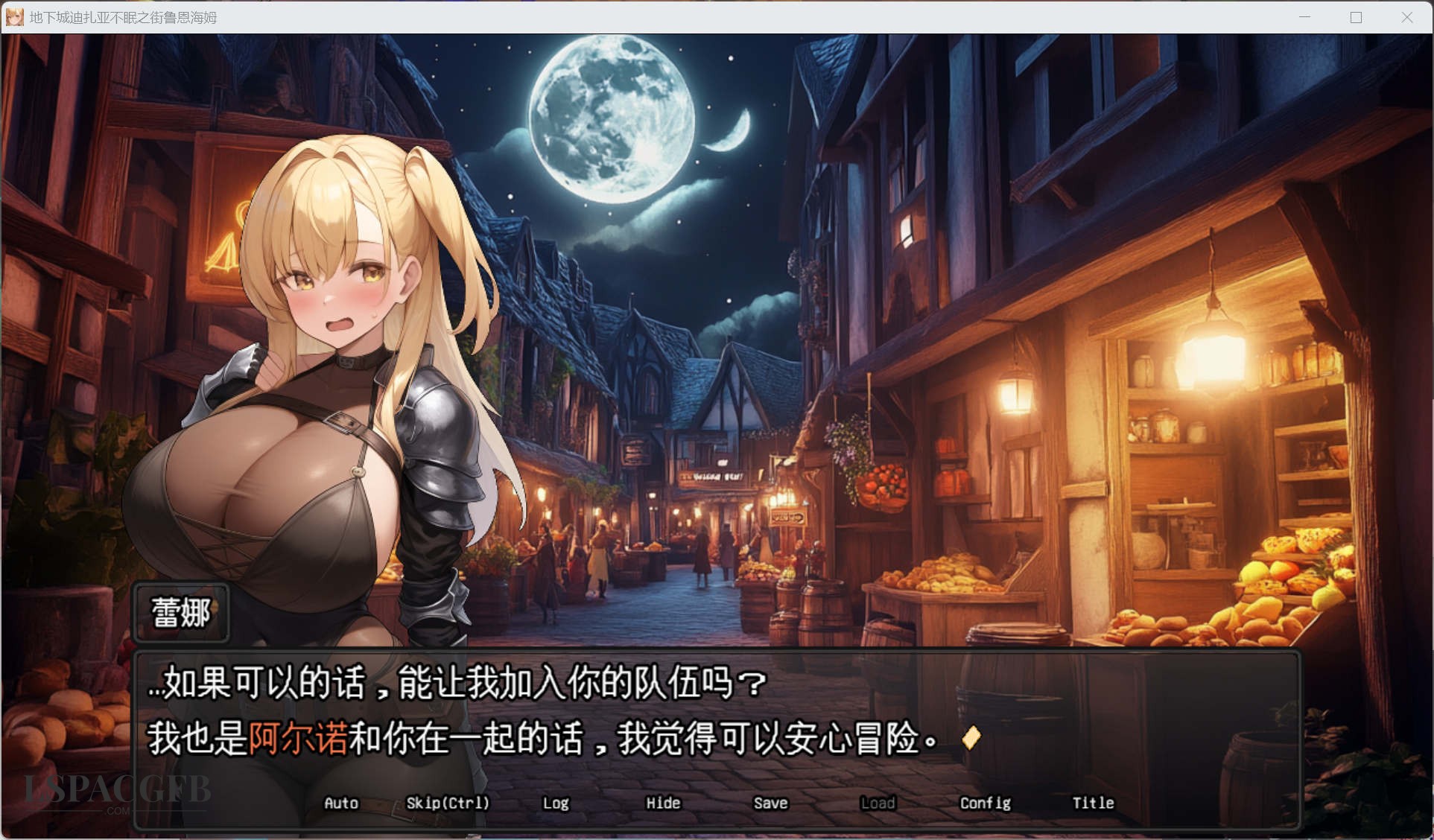Open the Save menu

coord(770,803)
